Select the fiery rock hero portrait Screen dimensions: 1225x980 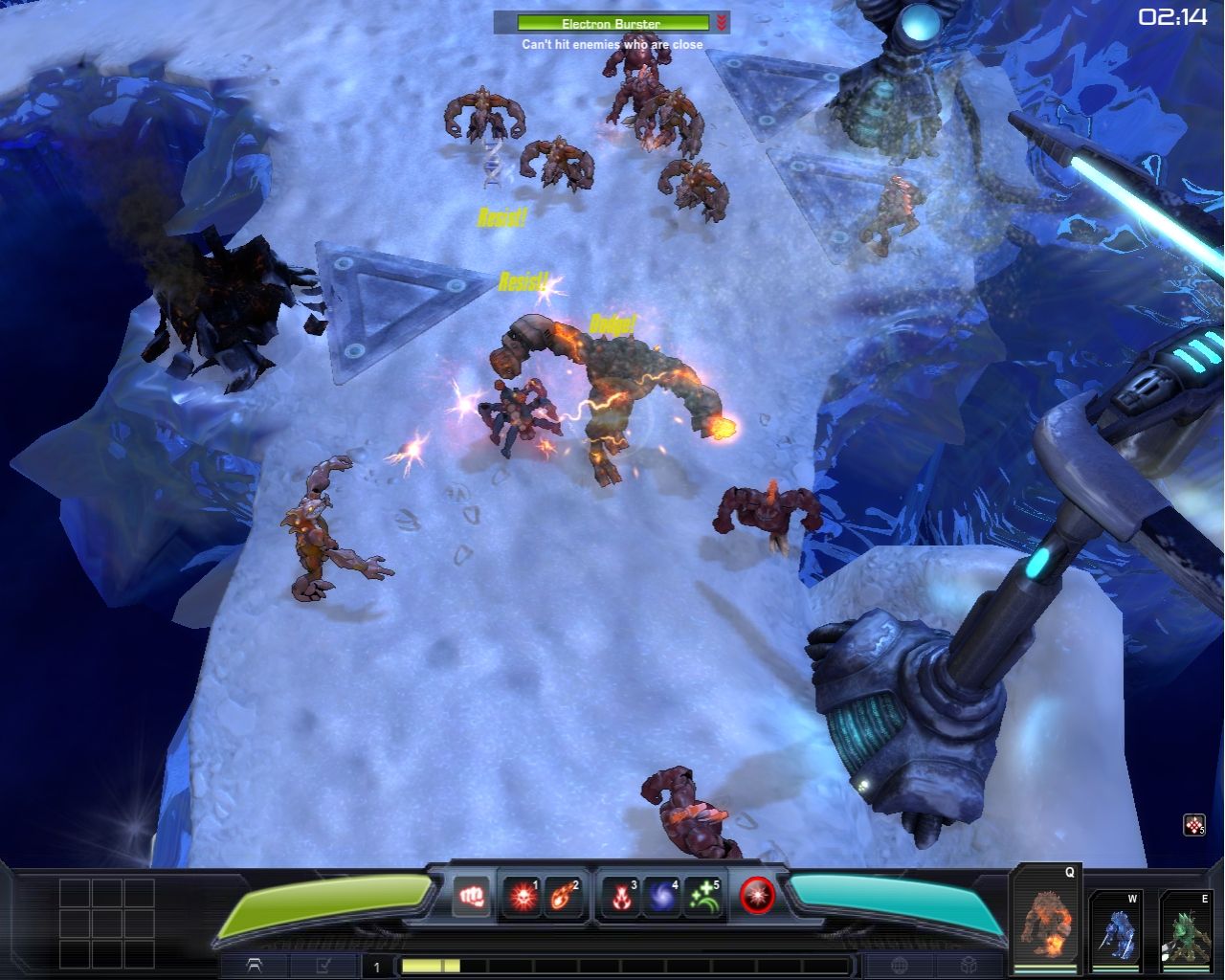[x=1044, y=921]
